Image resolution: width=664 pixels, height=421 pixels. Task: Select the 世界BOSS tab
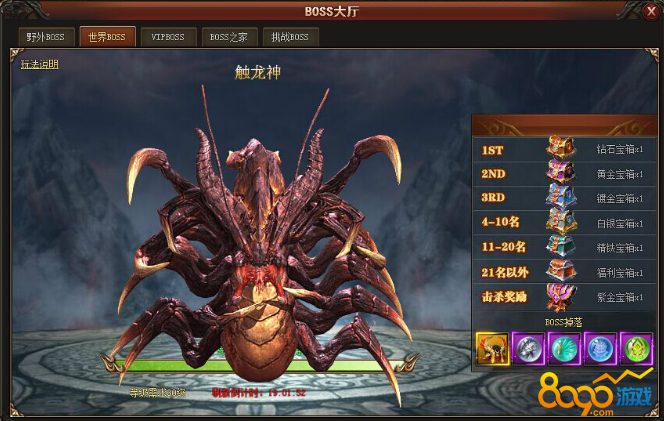coord(106,38)
